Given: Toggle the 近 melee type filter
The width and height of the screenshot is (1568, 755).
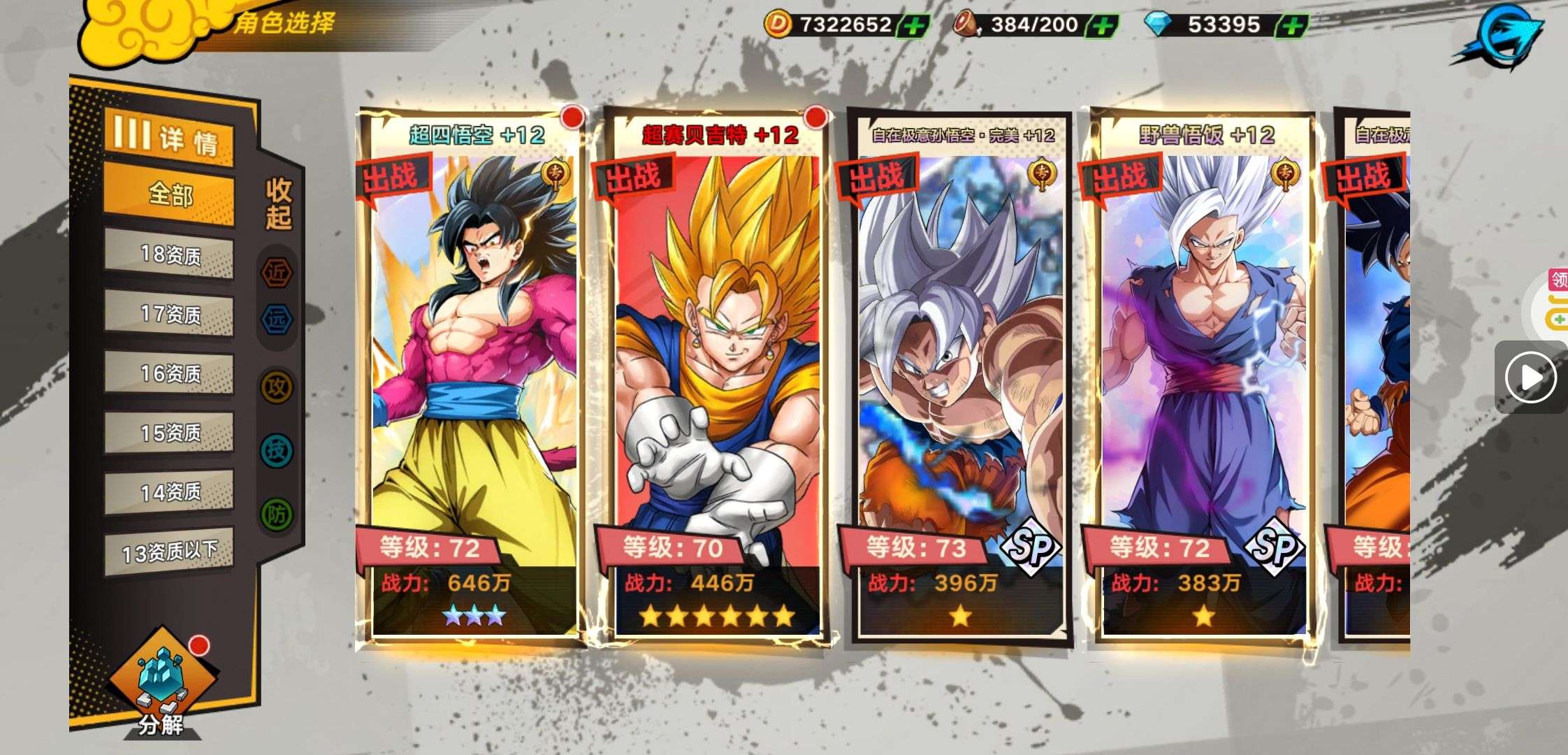Looking at the screenshot, I should point(277,273).
